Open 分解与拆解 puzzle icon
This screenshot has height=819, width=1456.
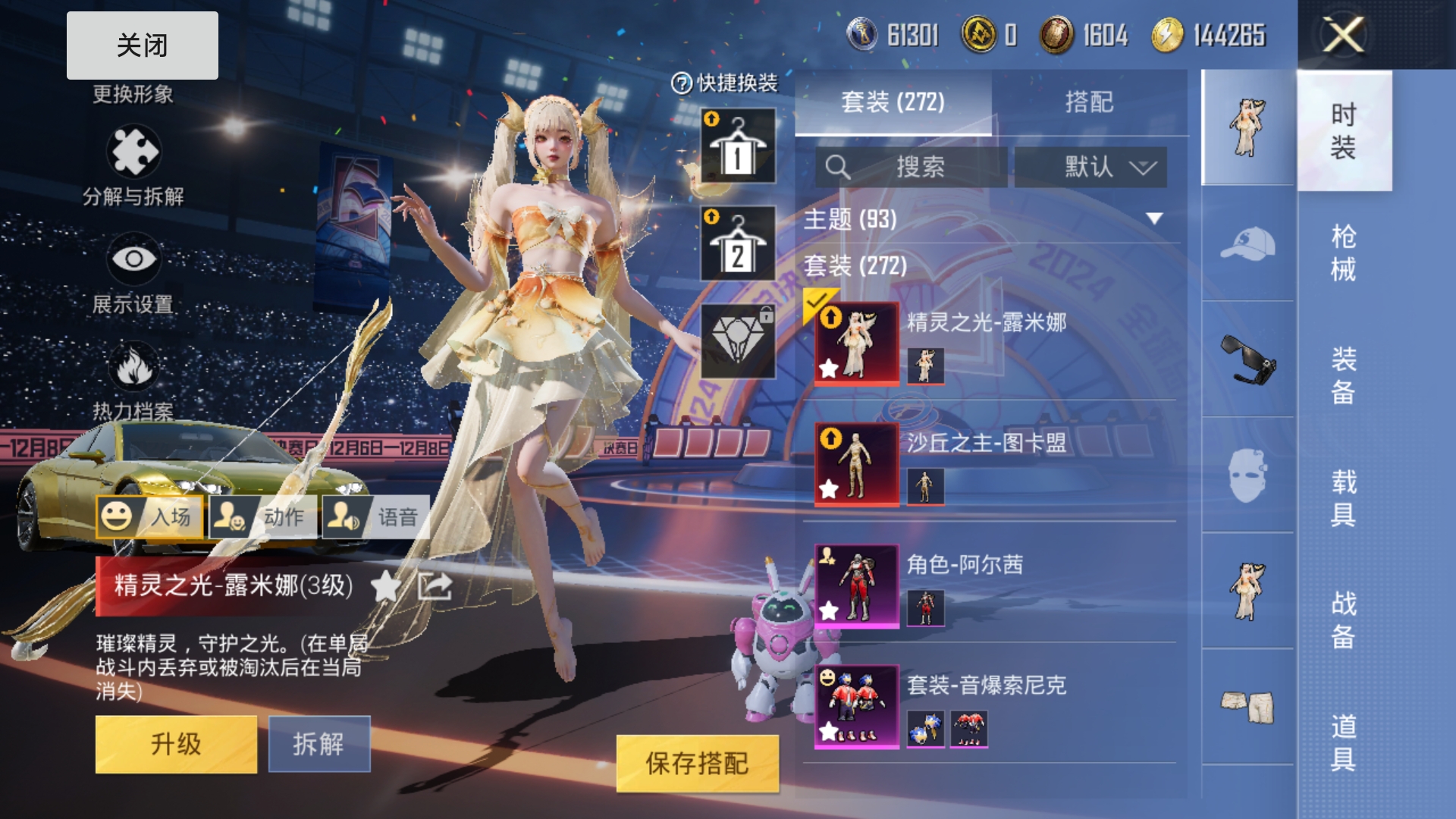coord(133,152)
